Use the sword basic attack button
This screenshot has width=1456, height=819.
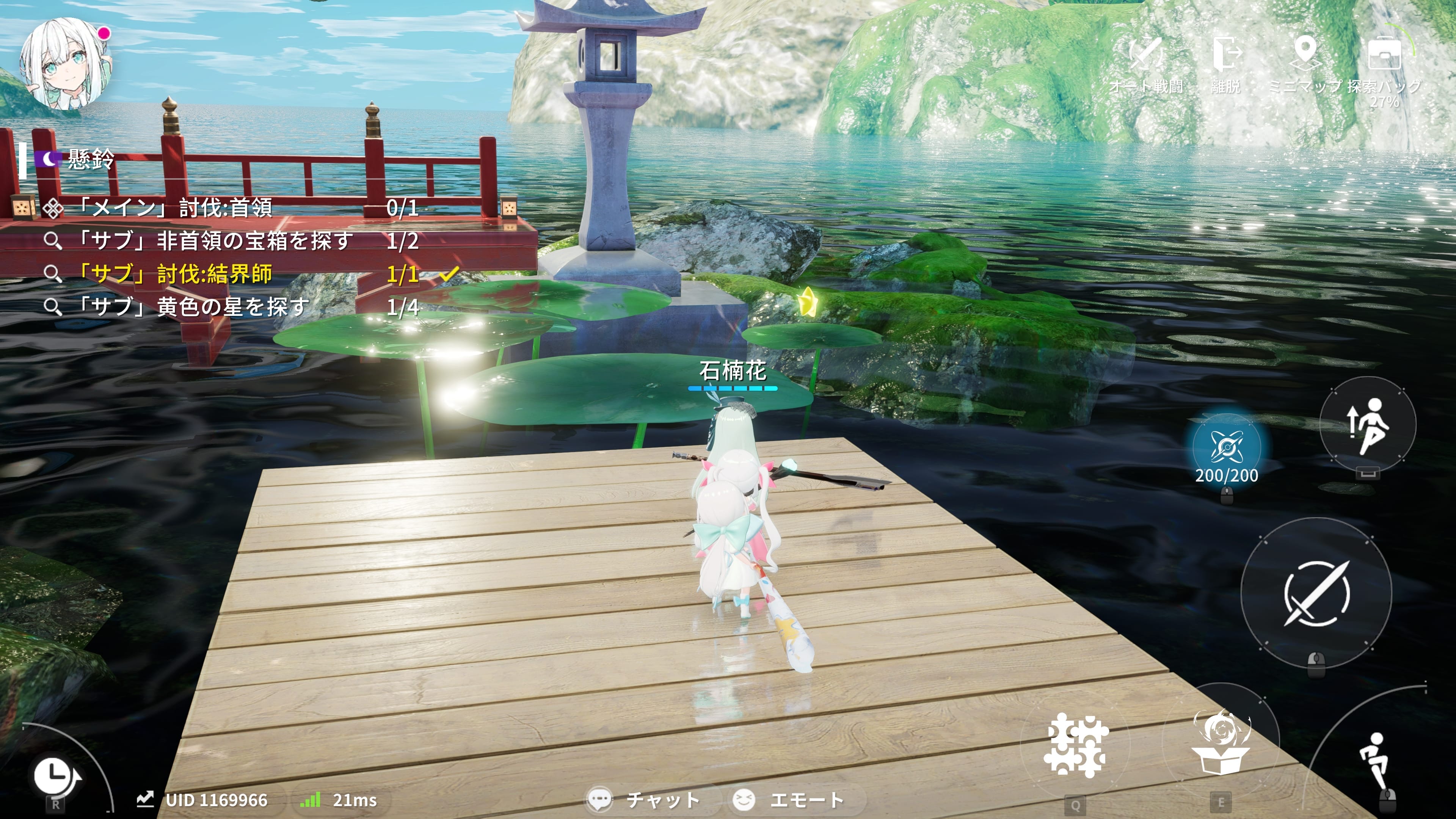click(1316, 593)
